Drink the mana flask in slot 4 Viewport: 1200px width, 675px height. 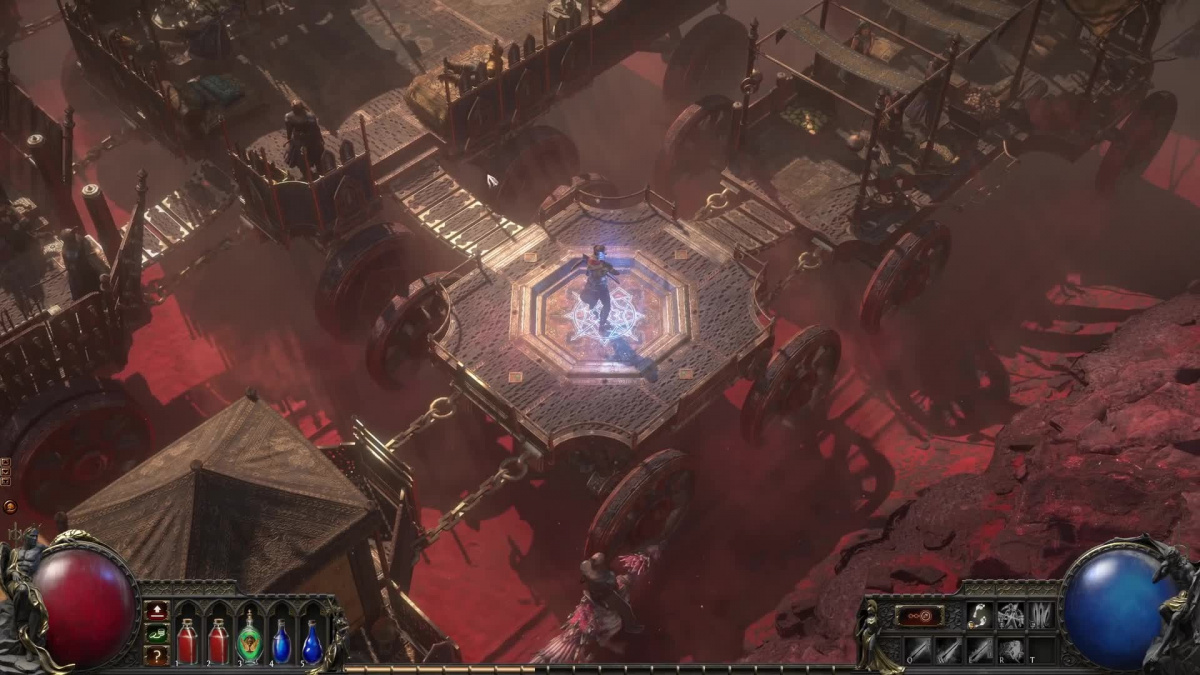click(x=281, y=641)
